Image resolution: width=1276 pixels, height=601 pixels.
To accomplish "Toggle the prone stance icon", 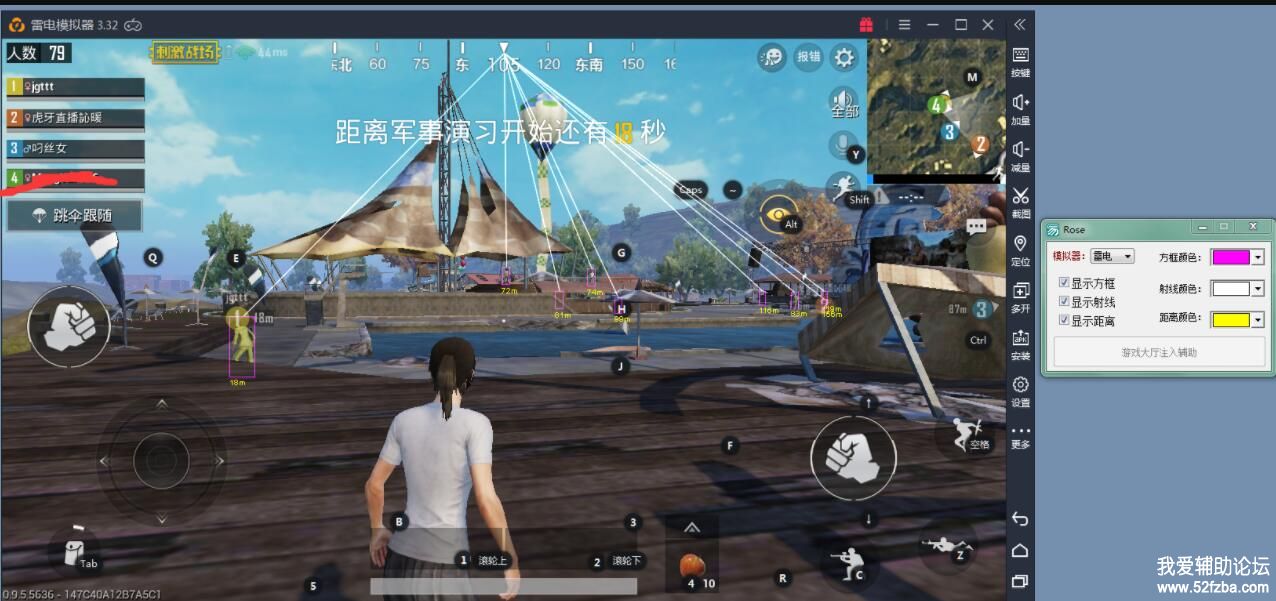I will click(944, 545).
